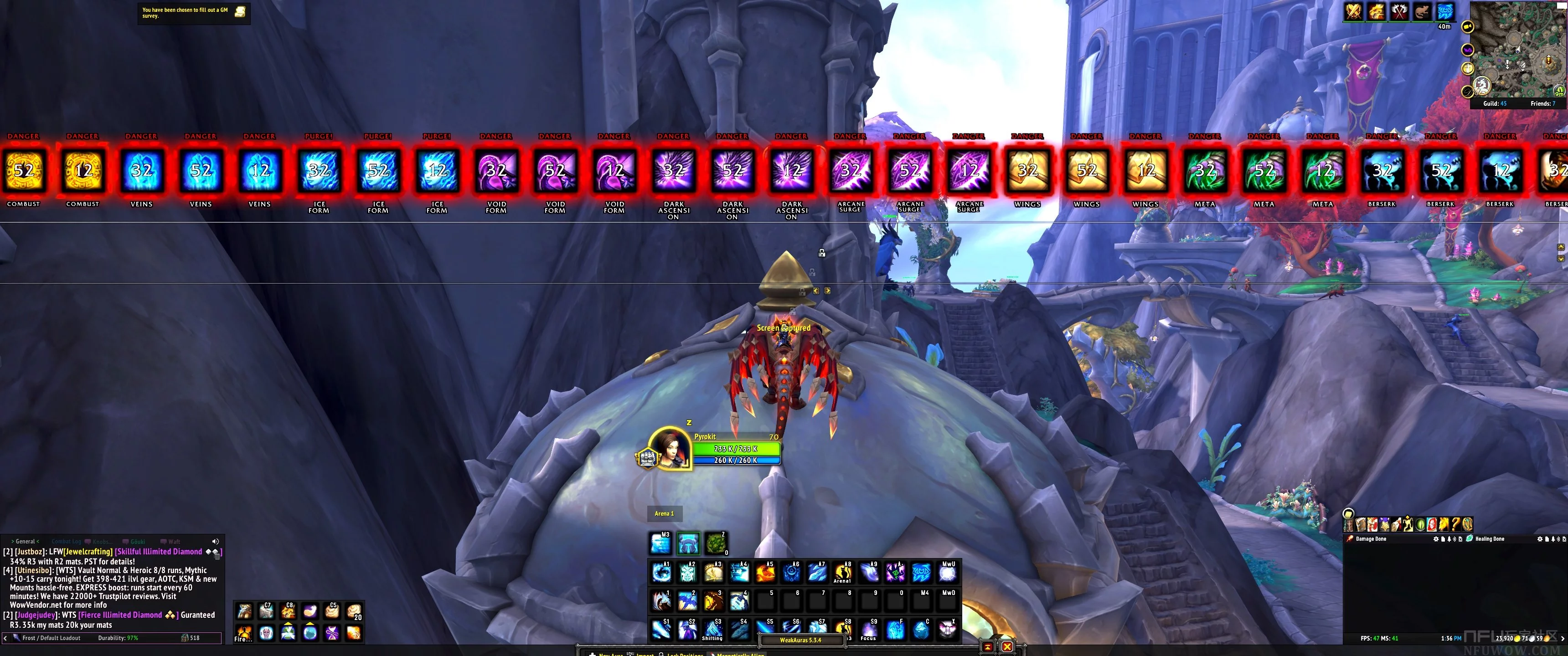Activate the green-bordered helmet ability icon
1568x656 pixels.
(688, 543)
